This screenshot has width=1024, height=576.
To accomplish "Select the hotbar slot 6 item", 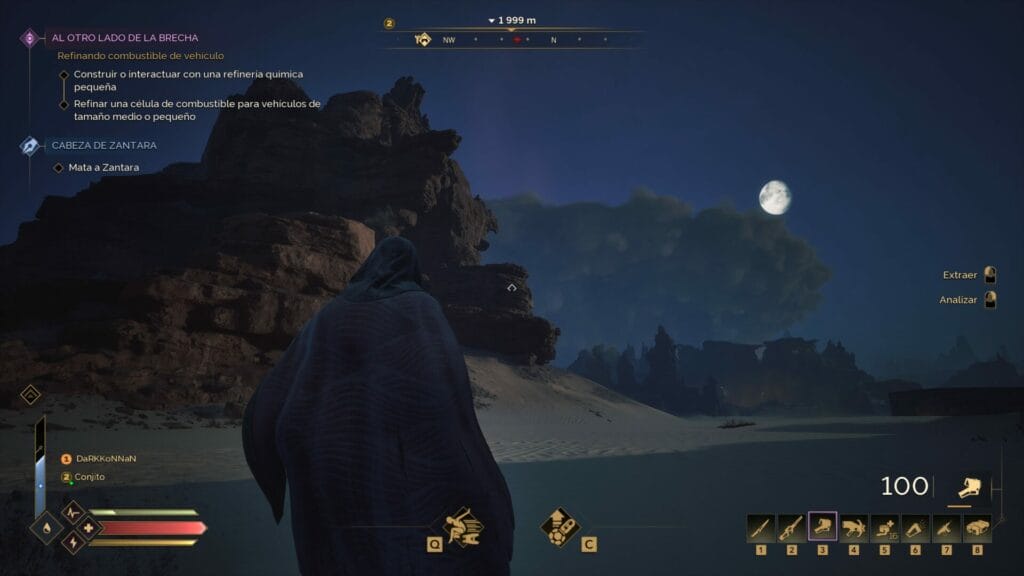I will (x=916, y=528).
